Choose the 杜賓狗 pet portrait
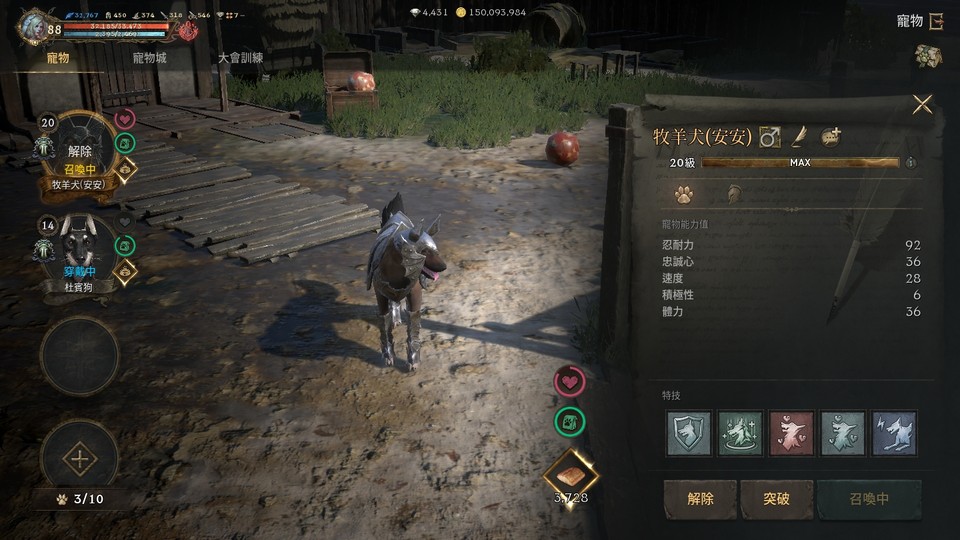 coord(78,250)
